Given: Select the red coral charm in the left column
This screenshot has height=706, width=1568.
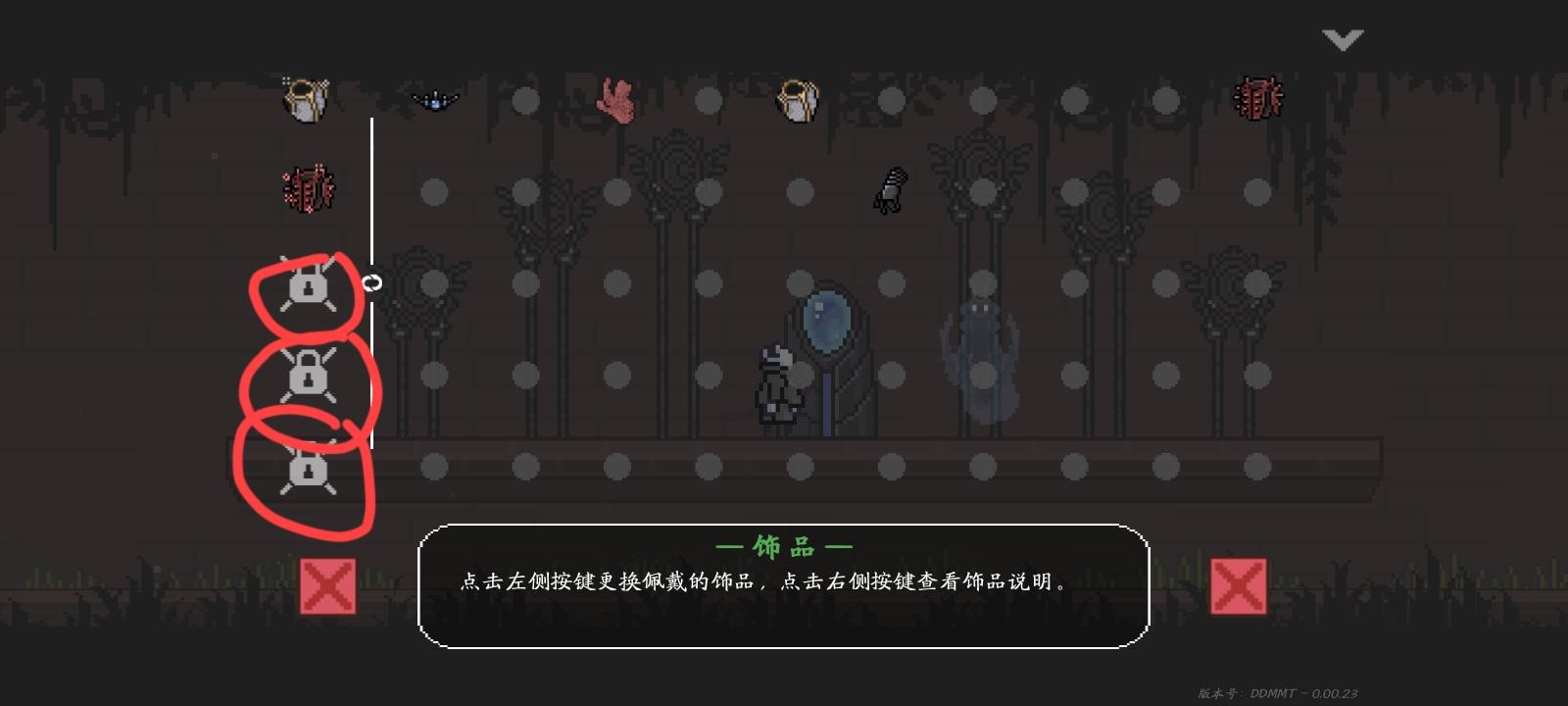Looking at the screenshot, I should (307, 188).
